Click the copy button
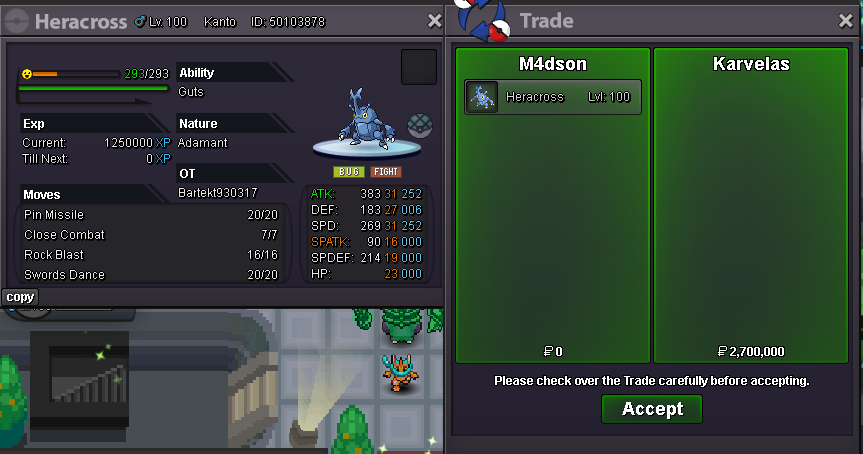 (x=20, y=297)
